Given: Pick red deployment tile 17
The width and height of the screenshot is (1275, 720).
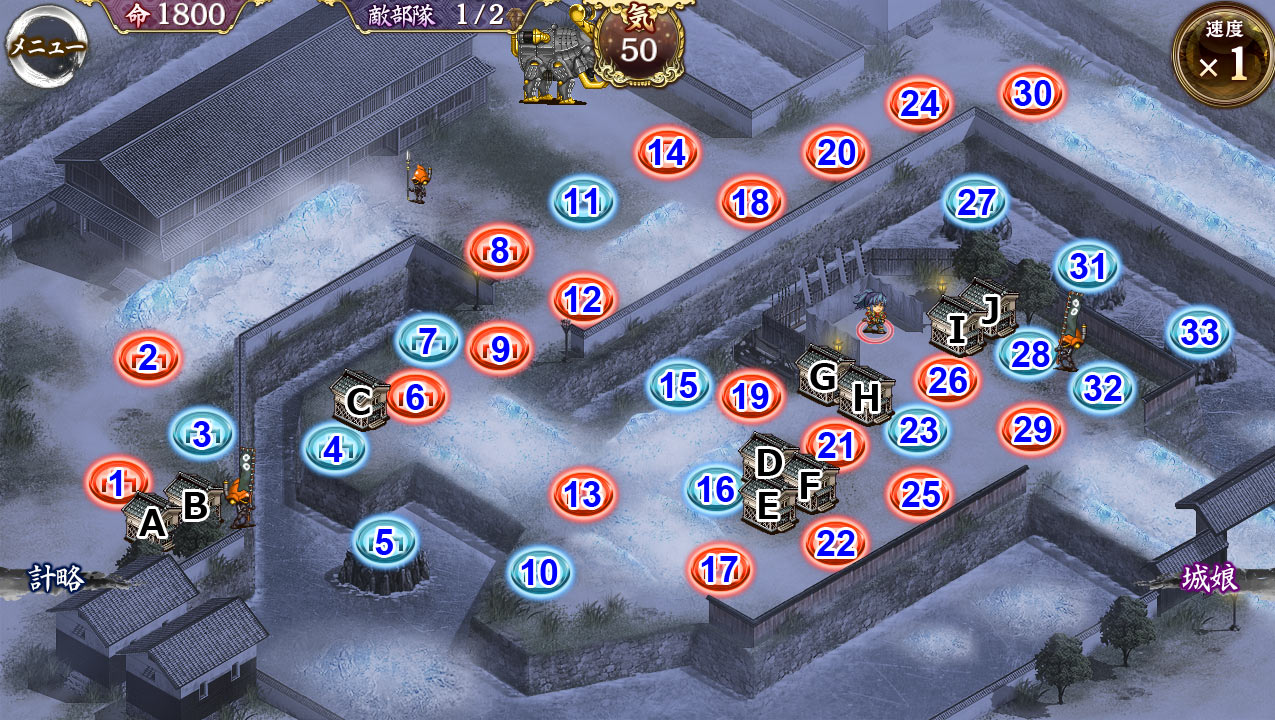Looking at the screenshot, I should (719, 570).
